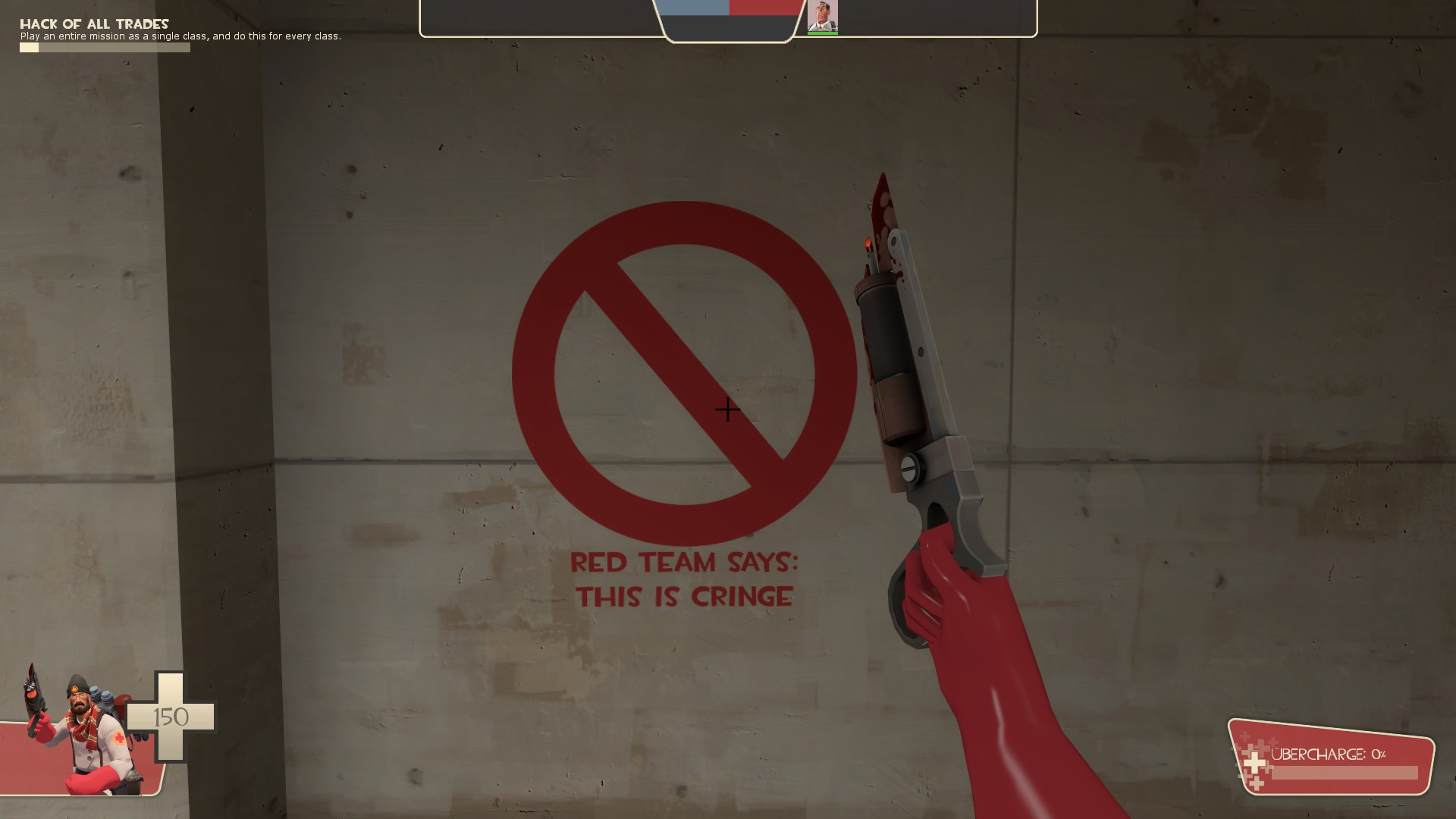Image resolution: width=1456 pixels, height=819 pixels.
Task: Click the player avatar on the top scoreboard
Action: [824, 17]
